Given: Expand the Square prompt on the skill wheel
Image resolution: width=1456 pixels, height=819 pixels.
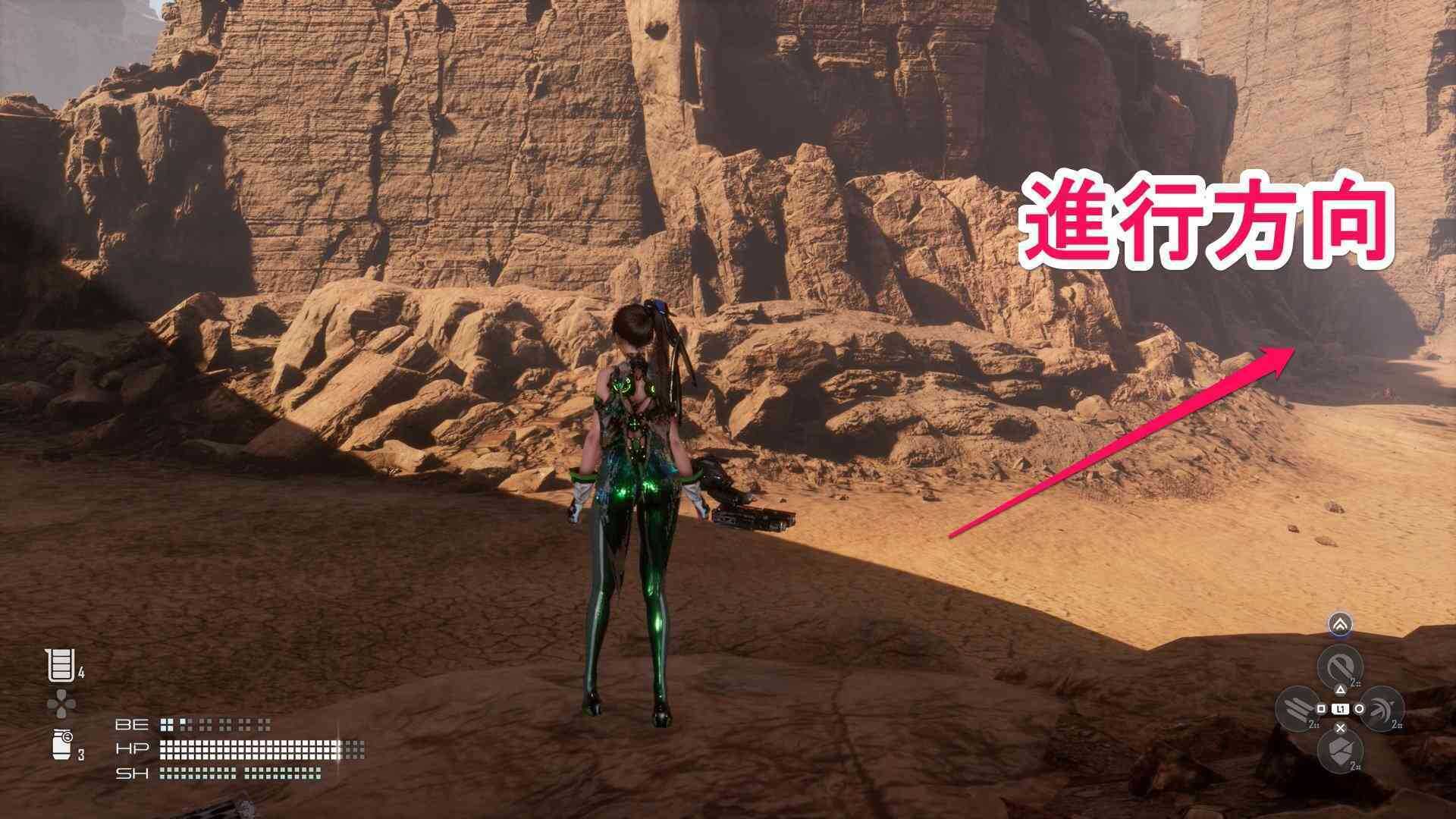Looking at the screenshot, I should point(1322,709).
